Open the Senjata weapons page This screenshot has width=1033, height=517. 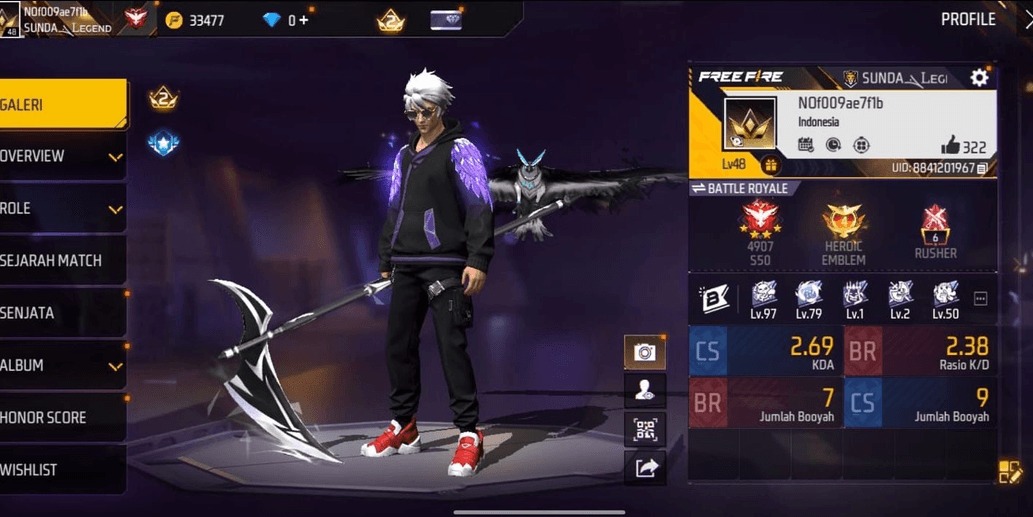[x=60, y=313]
